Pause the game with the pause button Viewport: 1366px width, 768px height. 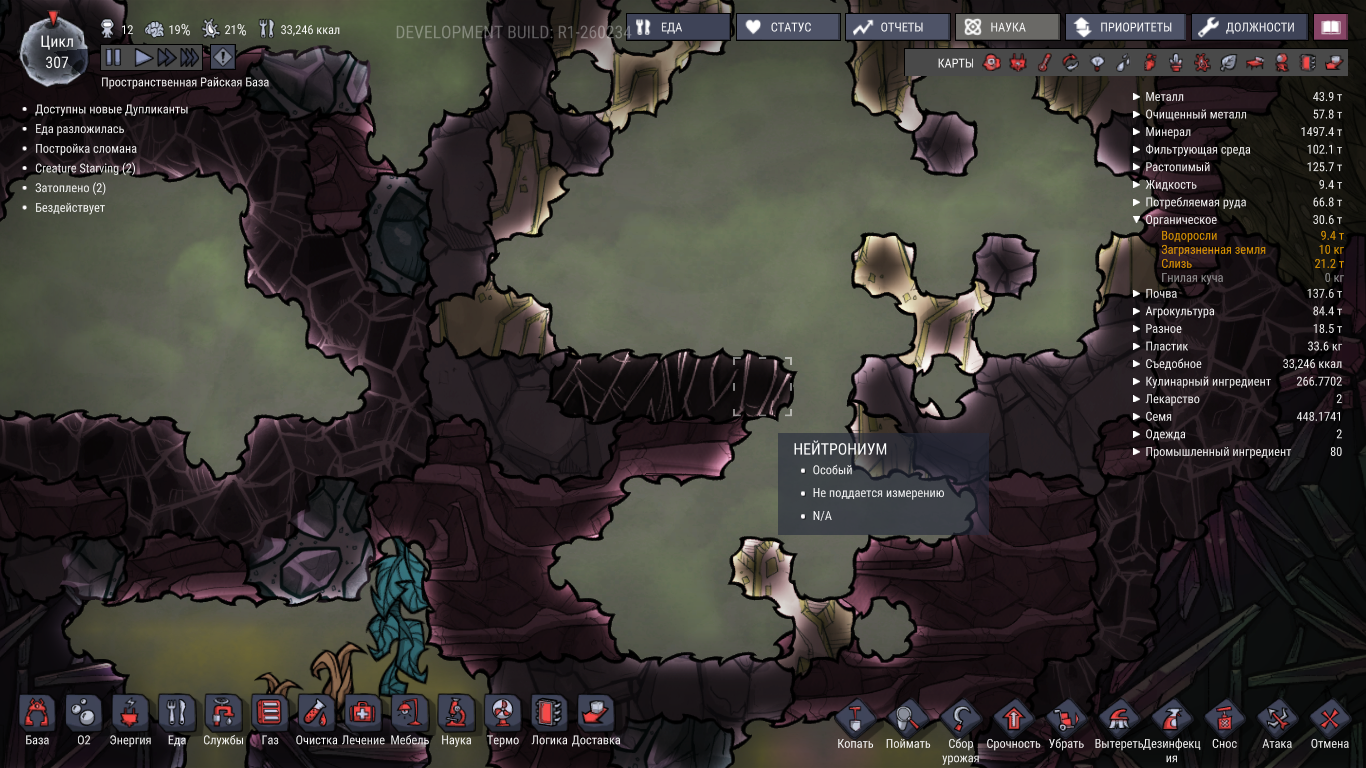(x=113, y=57)
